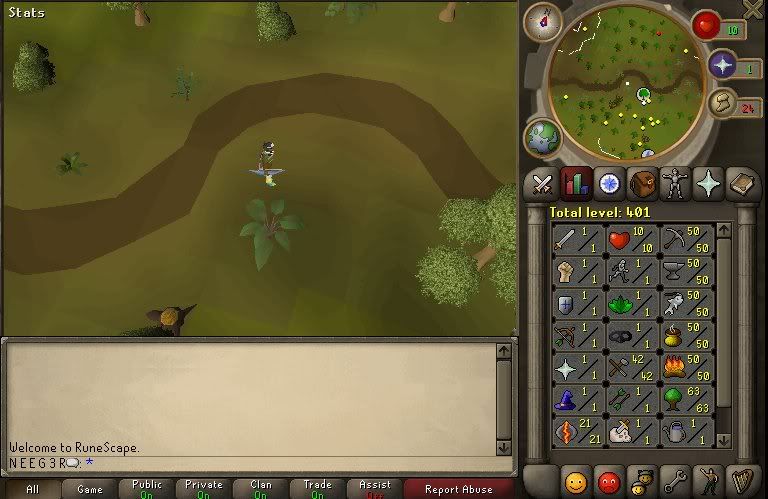
Task: Click the Report Abuse button
Action: pos(459,489)
